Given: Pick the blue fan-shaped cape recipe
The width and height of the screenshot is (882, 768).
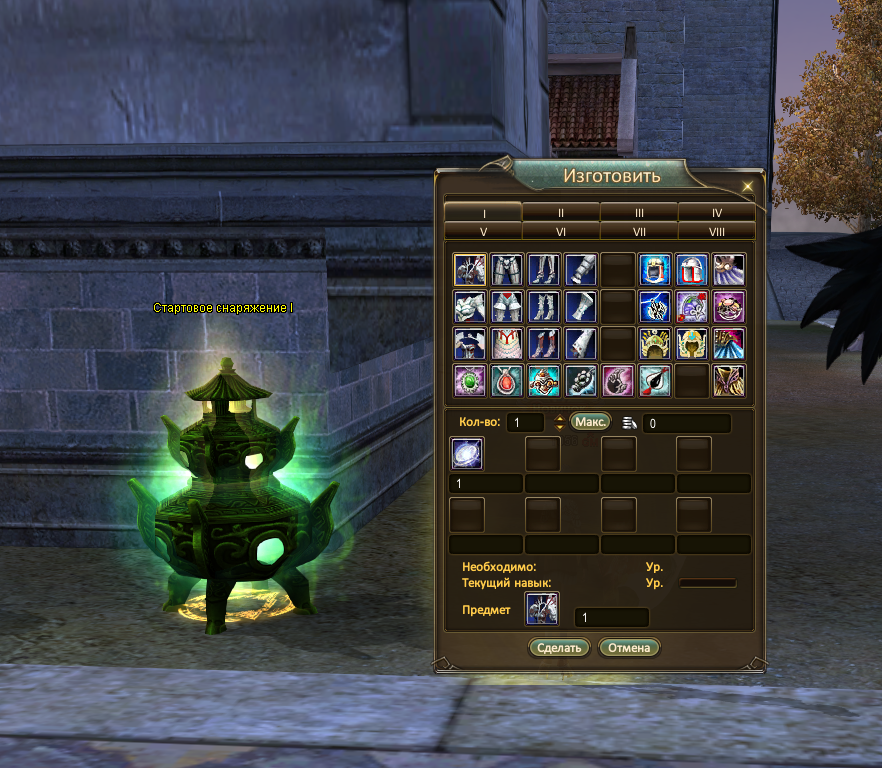Looking at the screenshot, I should (x=729, y=343).
